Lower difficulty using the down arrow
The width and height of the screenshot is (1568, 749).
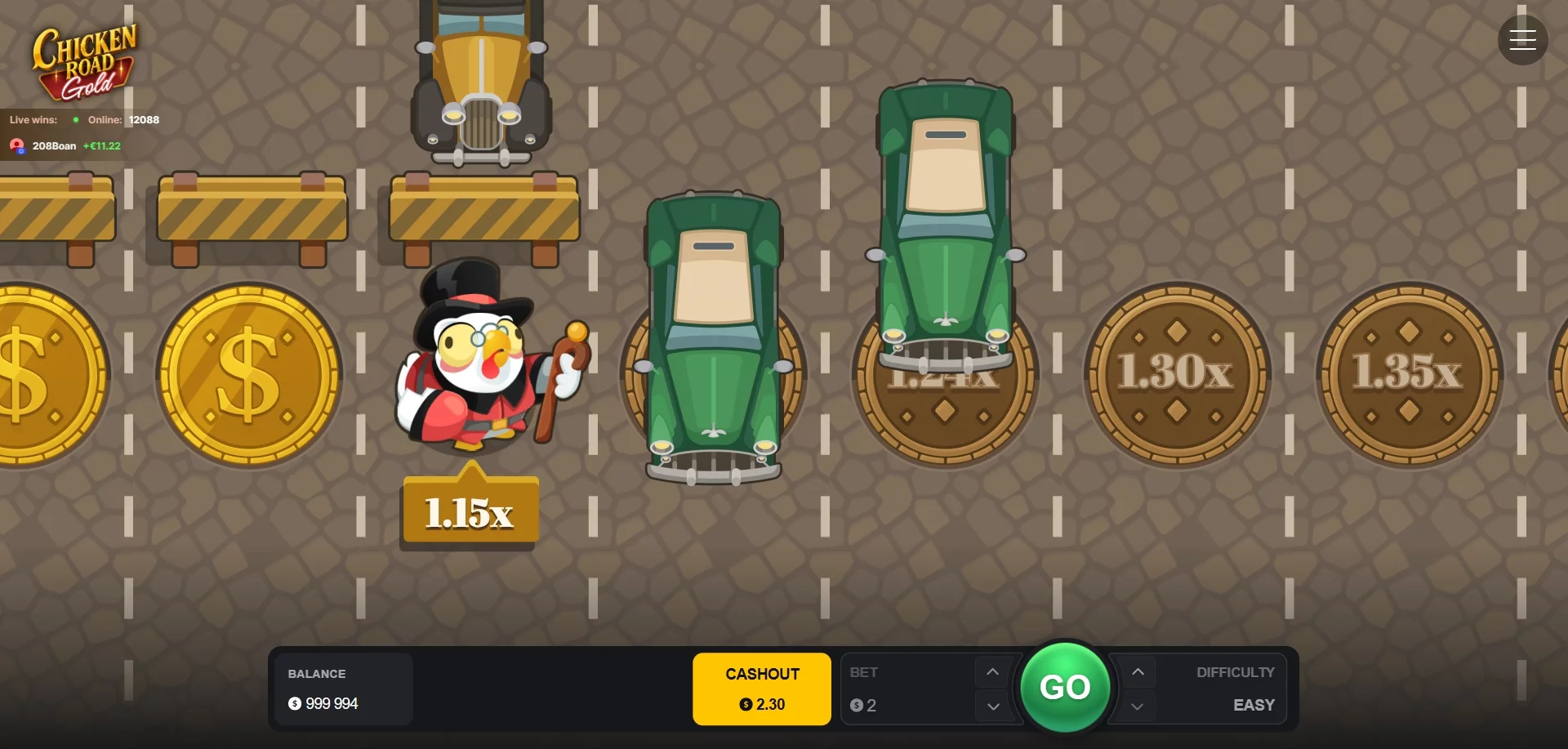tap(1138, 707)
